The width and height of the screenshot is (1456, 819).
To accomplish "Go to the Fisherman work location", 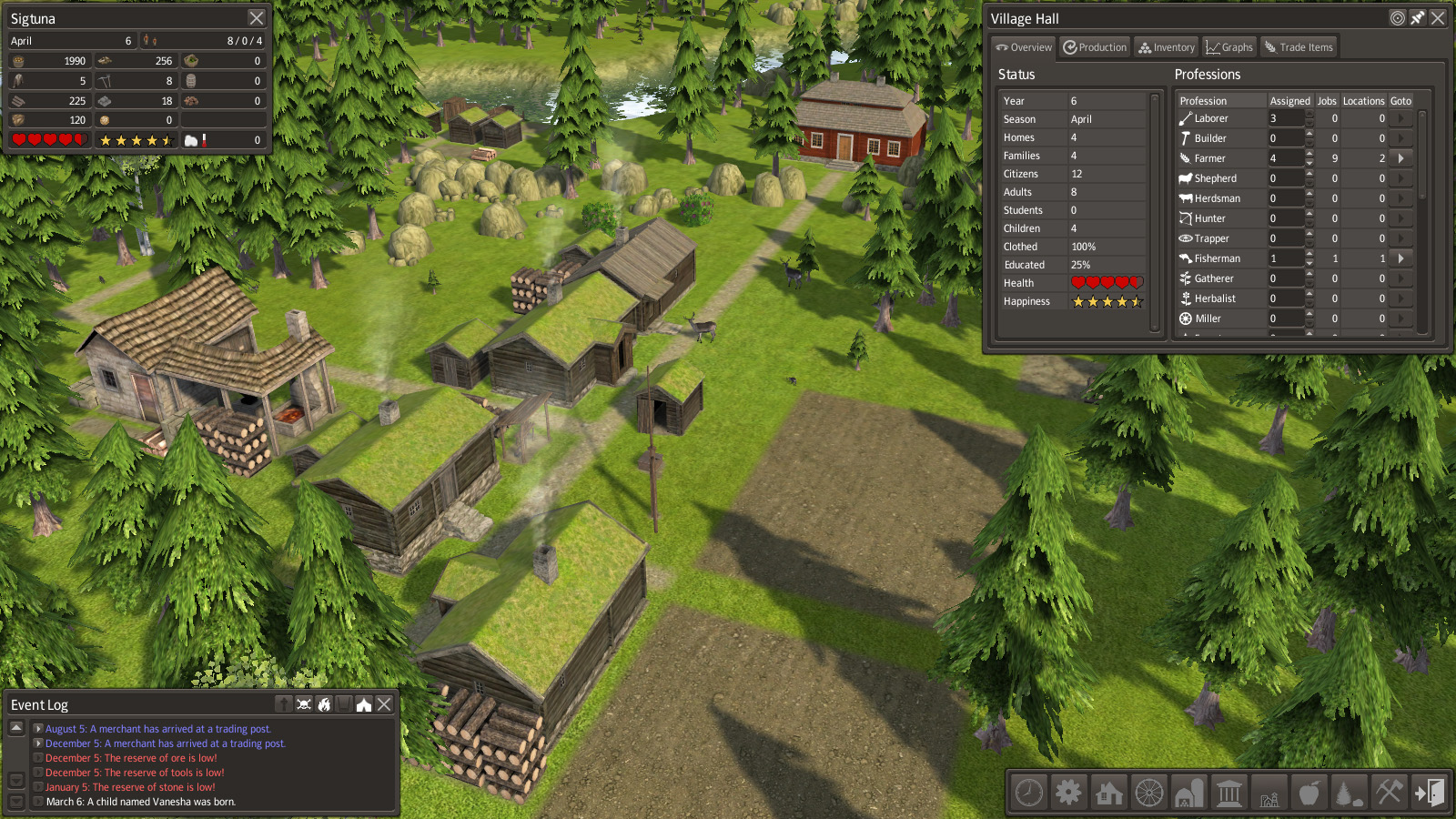I will pos(1401,258).
